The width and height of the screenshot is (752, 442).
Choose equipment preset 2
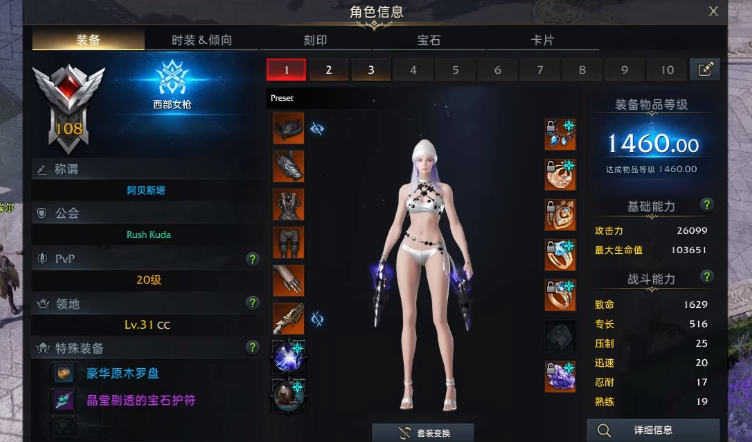click(x=328, y=70)
